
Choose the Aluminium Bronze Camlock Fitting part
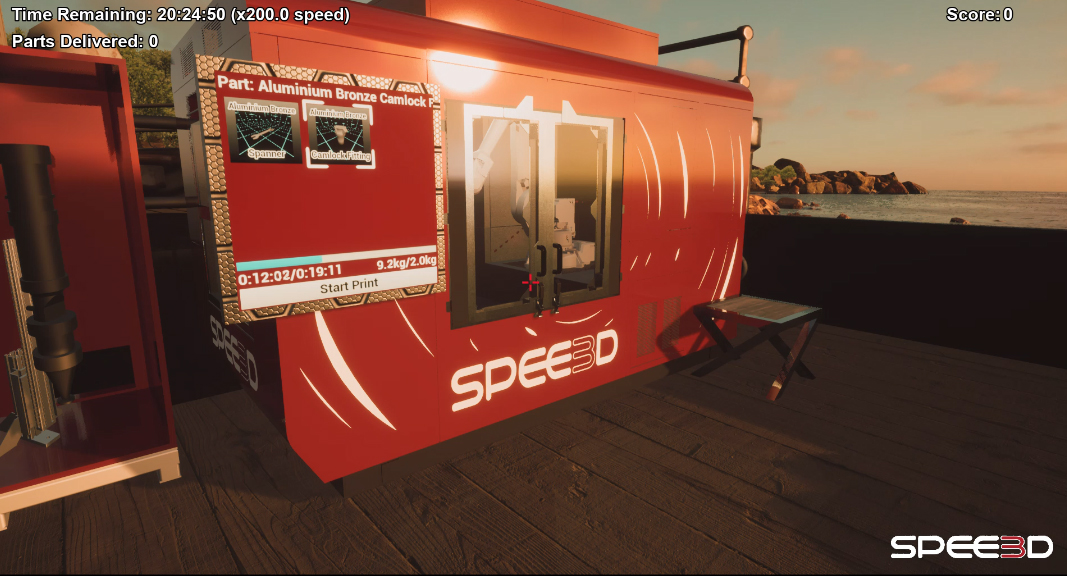[x=340, y=135]
